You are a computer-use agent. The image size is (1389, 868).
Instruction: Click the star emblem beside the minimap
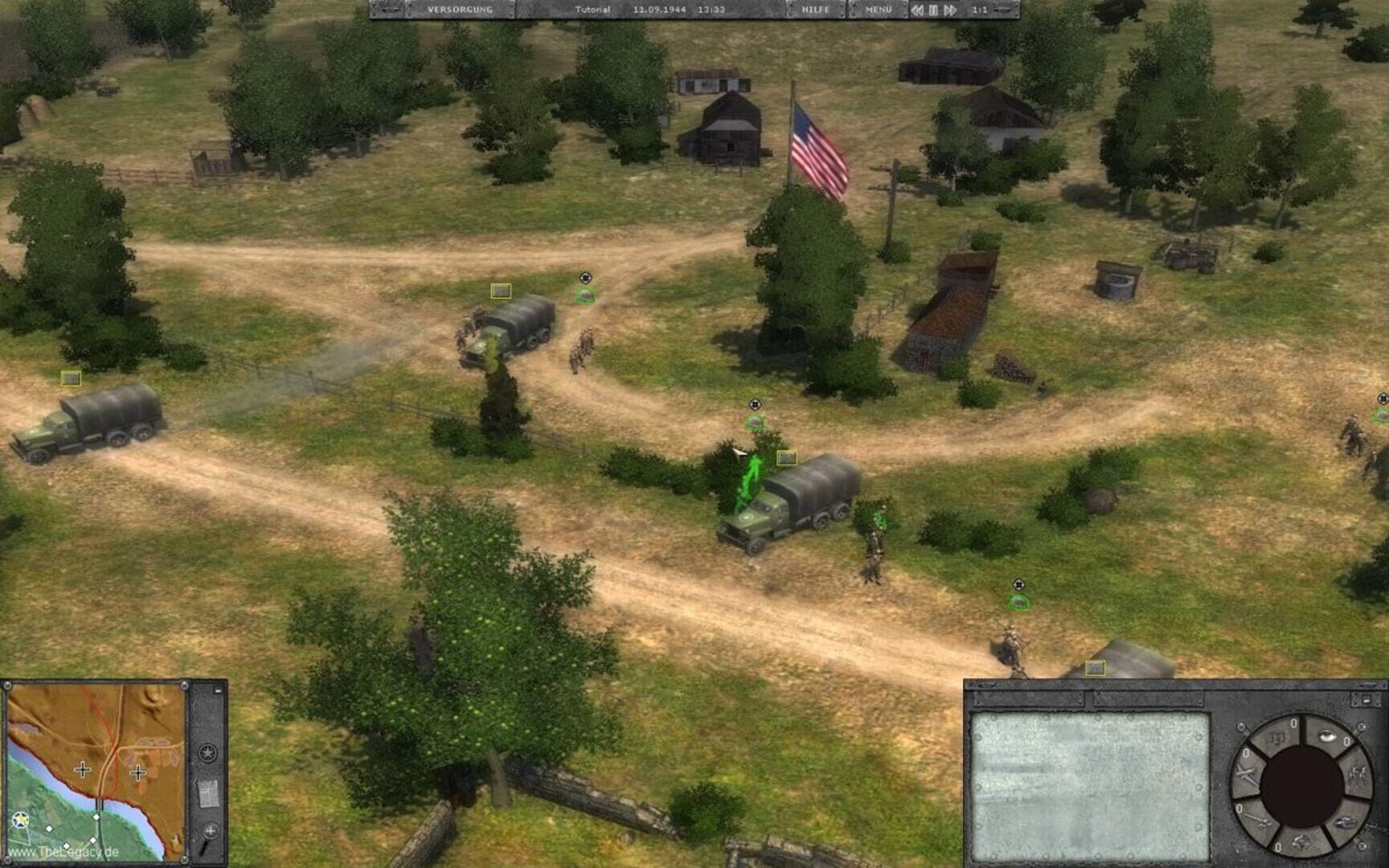click(207, 752)
